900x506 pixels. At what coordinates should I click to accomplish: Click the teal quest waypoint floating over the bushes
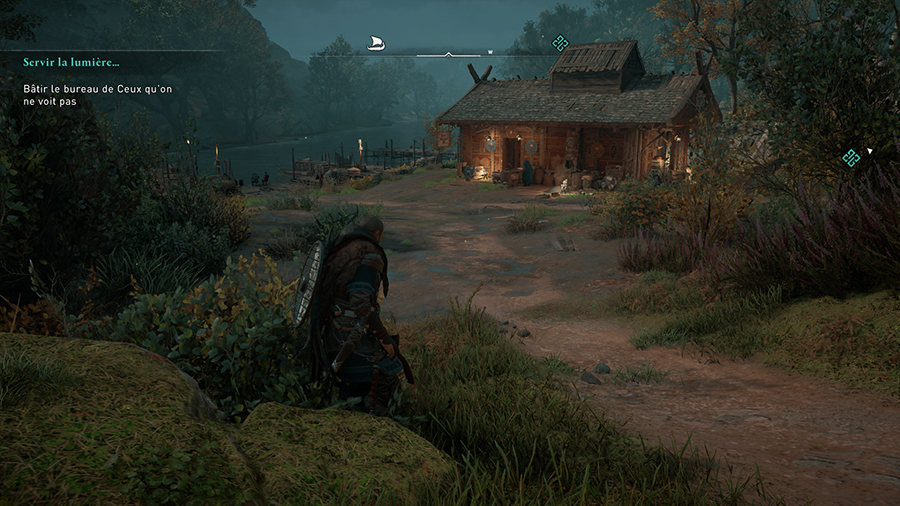click(x=851, y=157)
